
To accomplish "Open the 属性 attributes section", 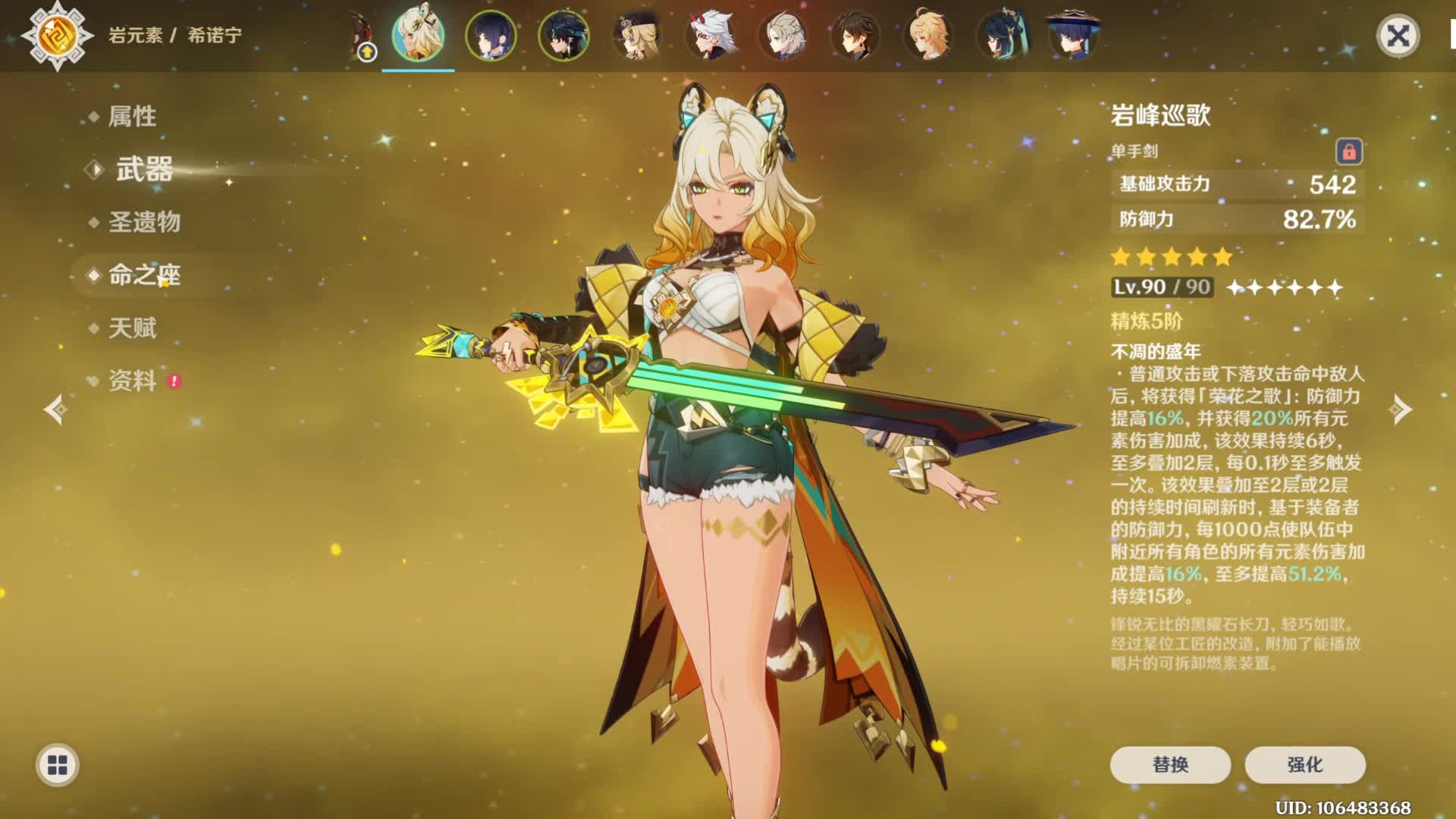I will pos(132,116).
